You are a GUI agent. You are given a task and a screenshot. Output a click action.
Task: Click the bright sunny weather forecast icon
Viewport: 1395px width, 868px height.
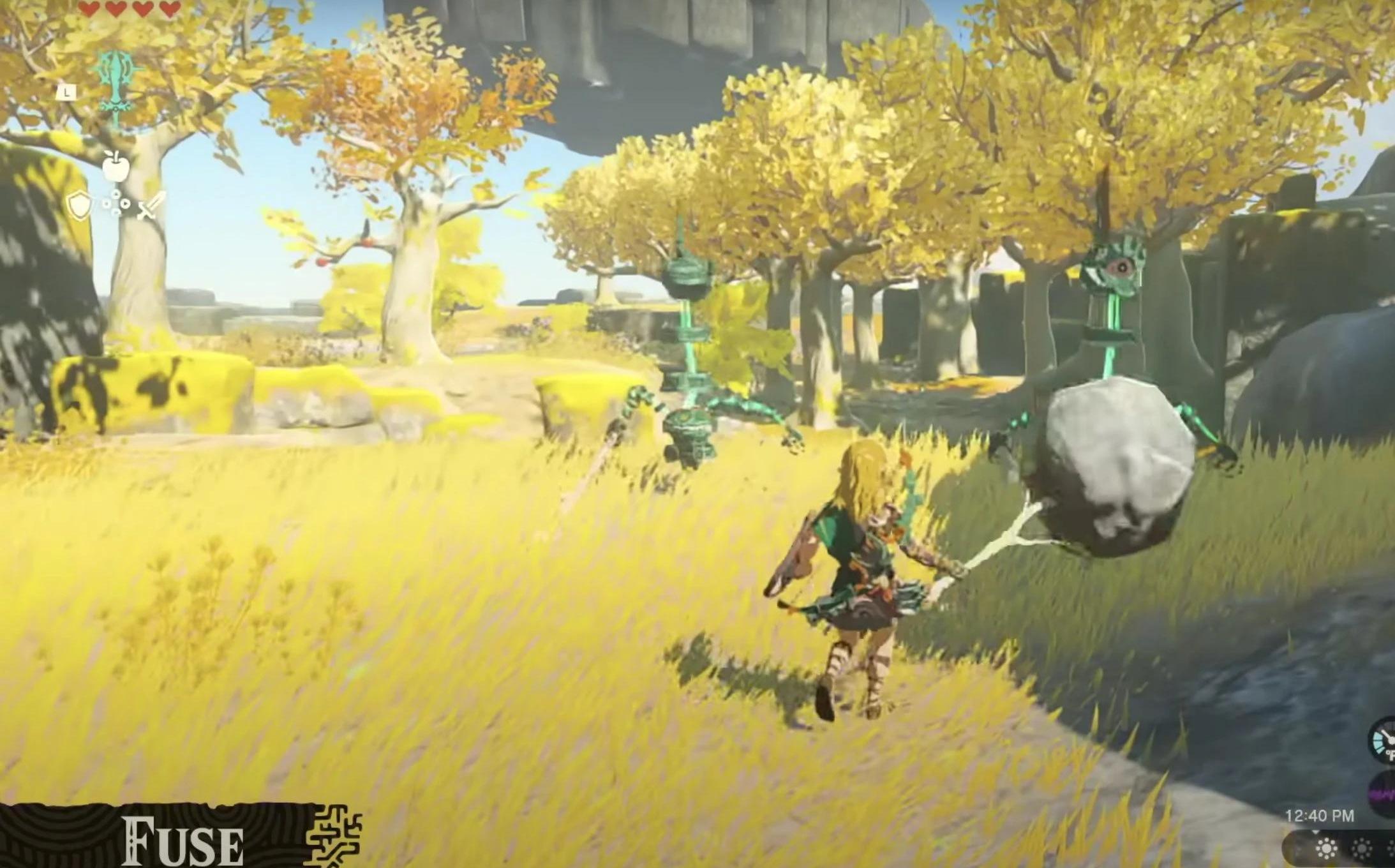1327,849
